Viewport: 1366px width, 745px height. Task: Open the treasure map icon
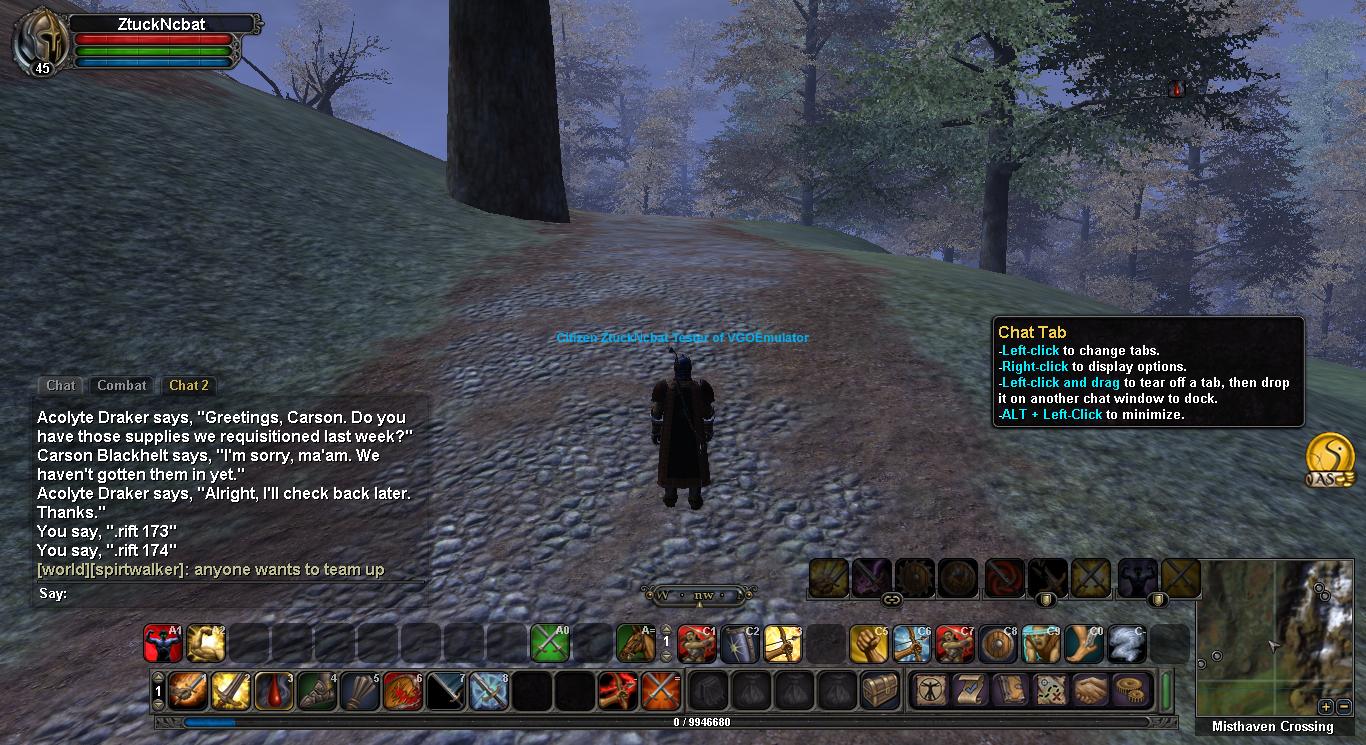1050,690
